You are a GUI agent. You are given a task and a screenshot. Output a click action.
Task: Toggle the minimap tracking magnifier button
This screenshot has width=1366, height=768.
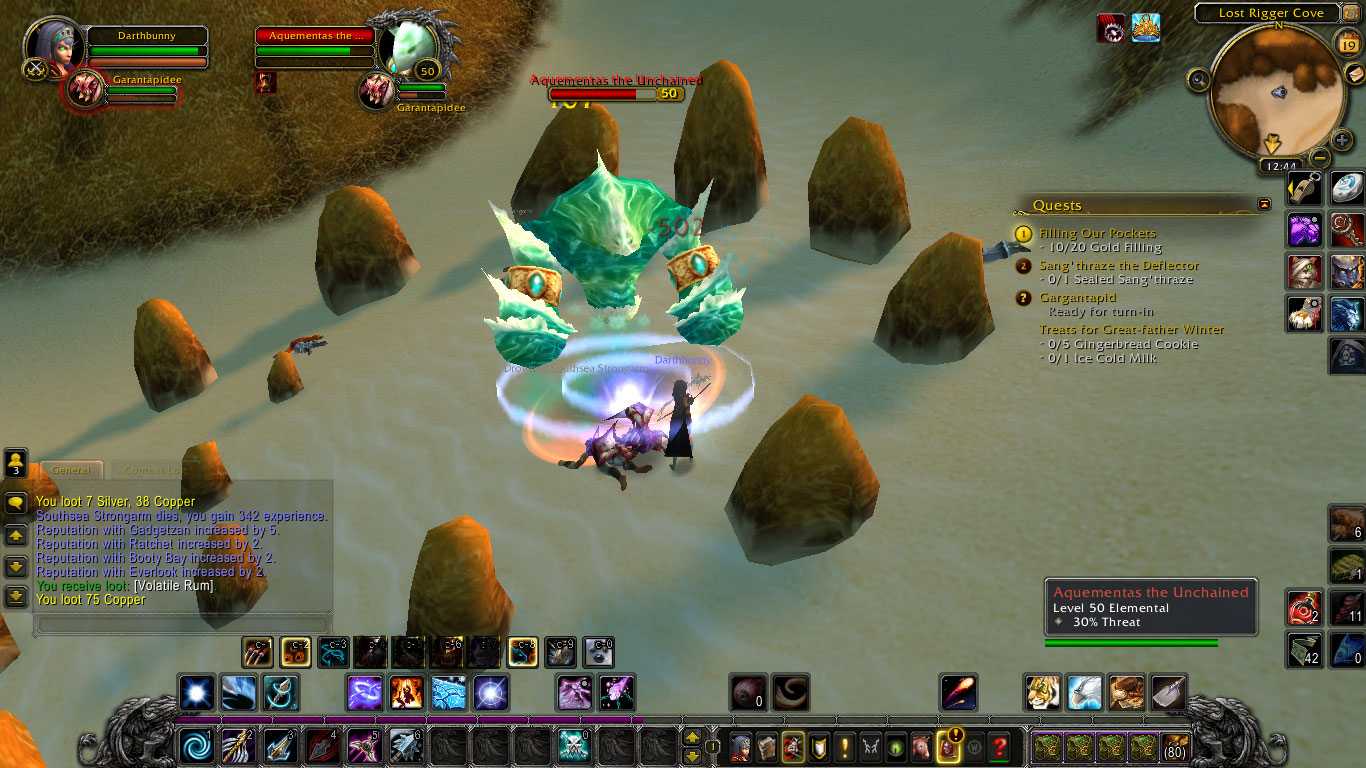(x=1199, y=79)
